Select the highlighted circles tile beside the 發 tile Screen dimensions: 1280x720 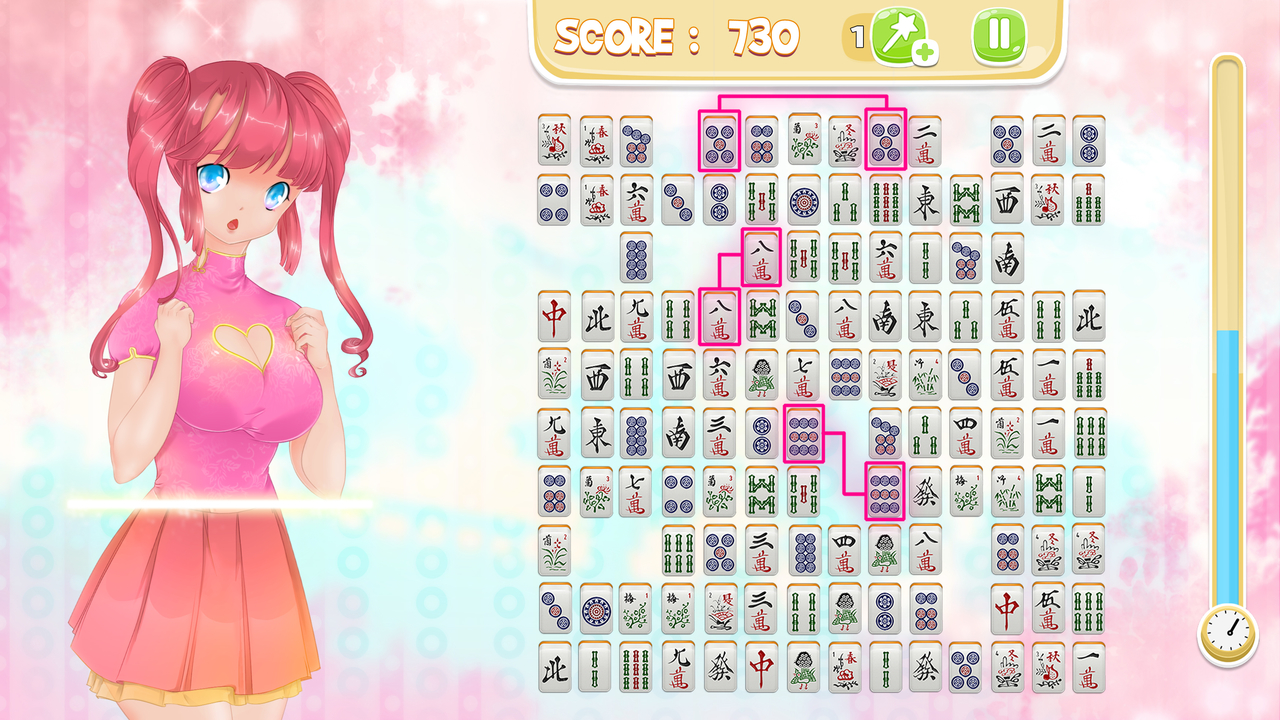point(885,492)
